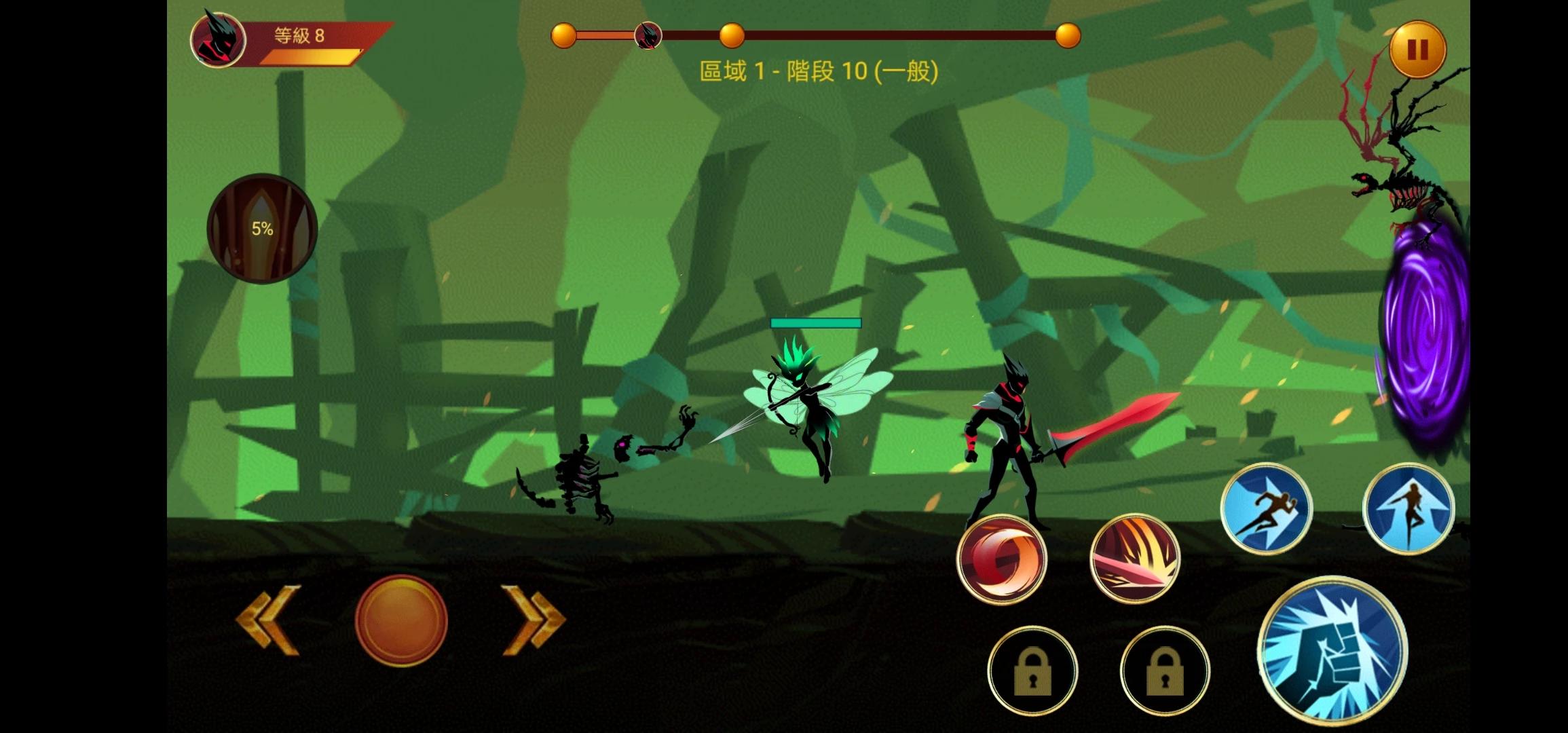Attack with the icy fist button

pyautogui.click(x=1332, y=650)
